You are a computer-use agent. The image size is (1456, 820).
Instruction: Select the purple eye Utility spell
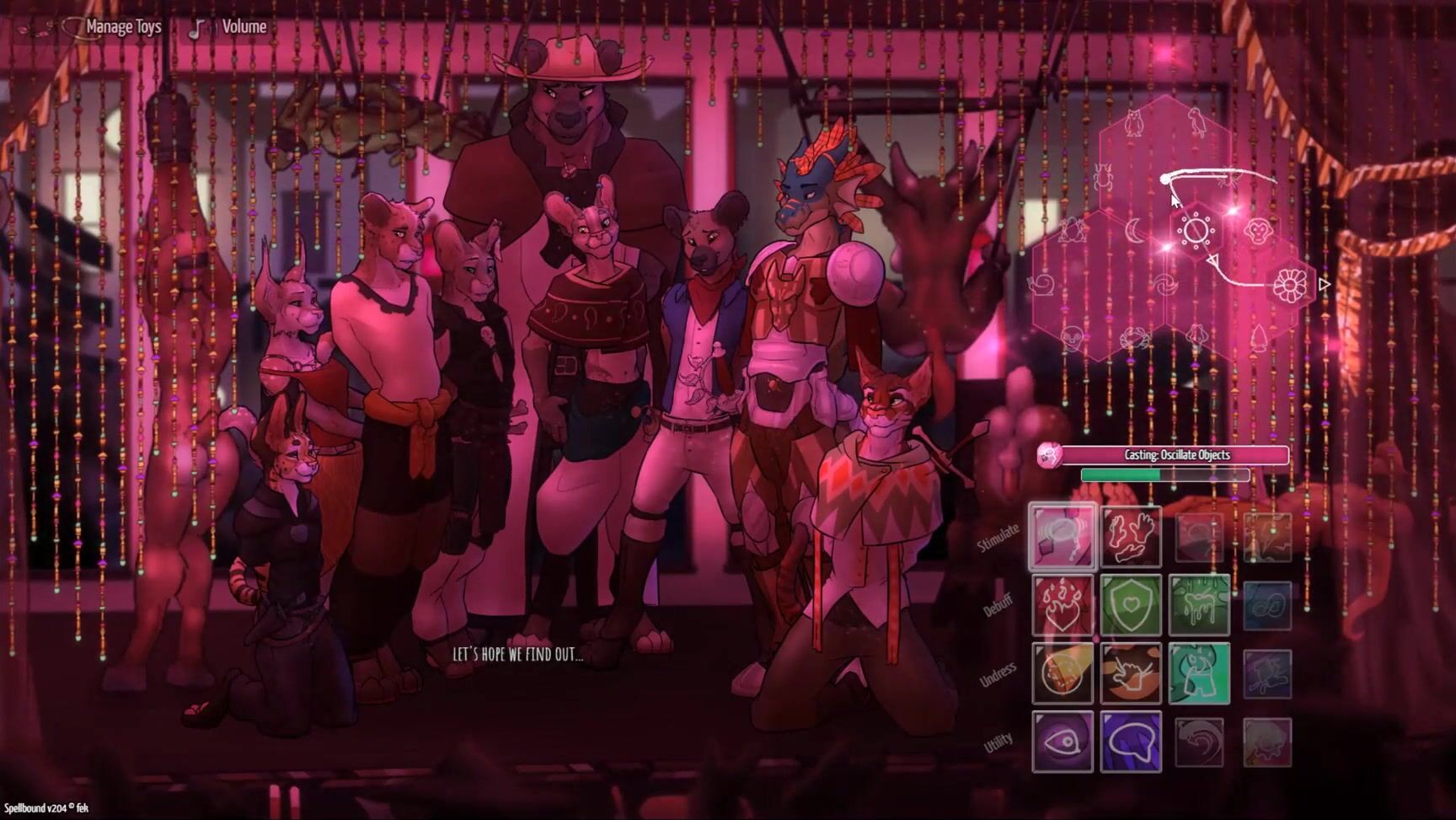[1063, 742]
